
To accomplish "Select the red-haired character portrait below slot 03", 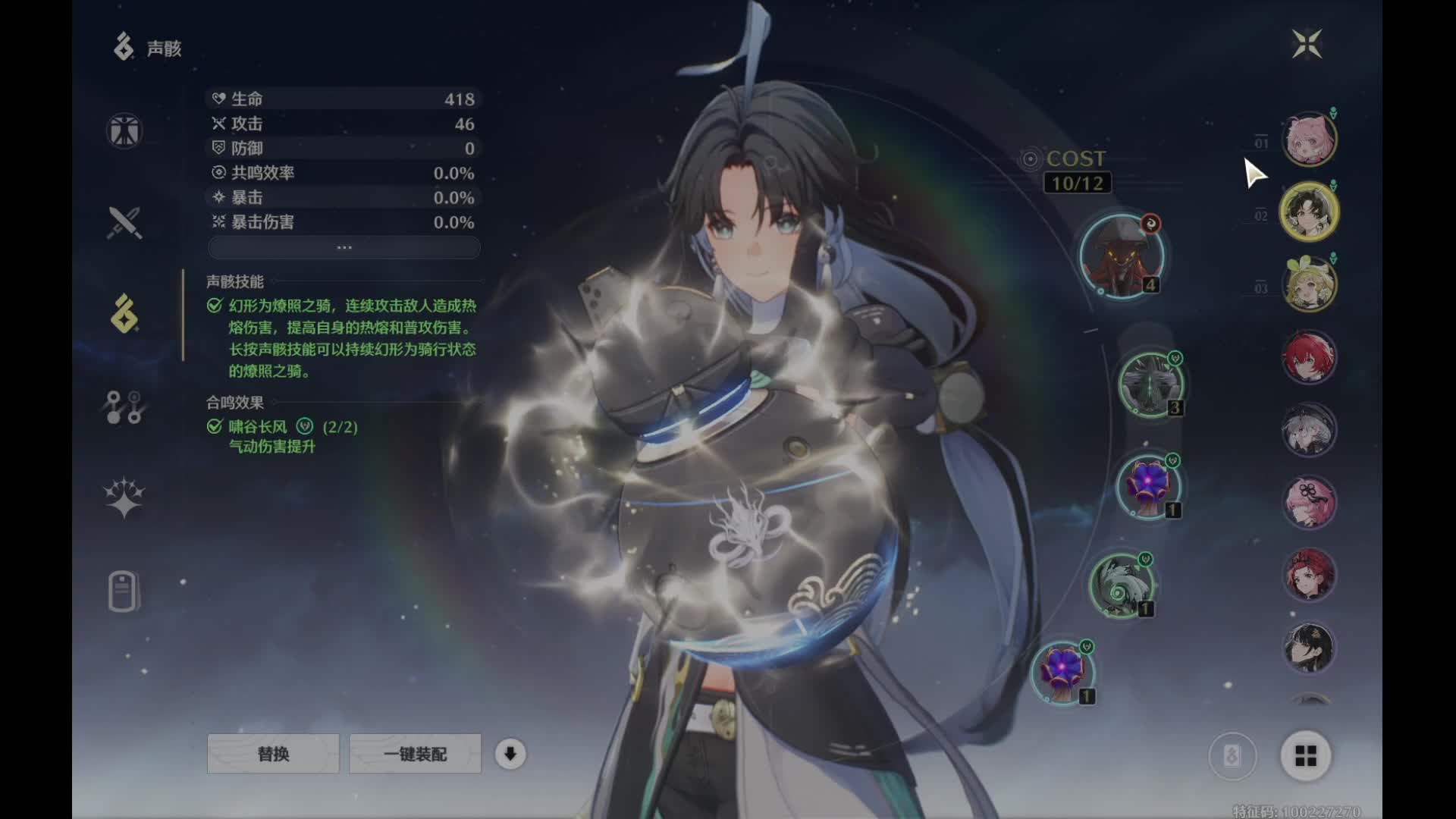I will 1309,357.
